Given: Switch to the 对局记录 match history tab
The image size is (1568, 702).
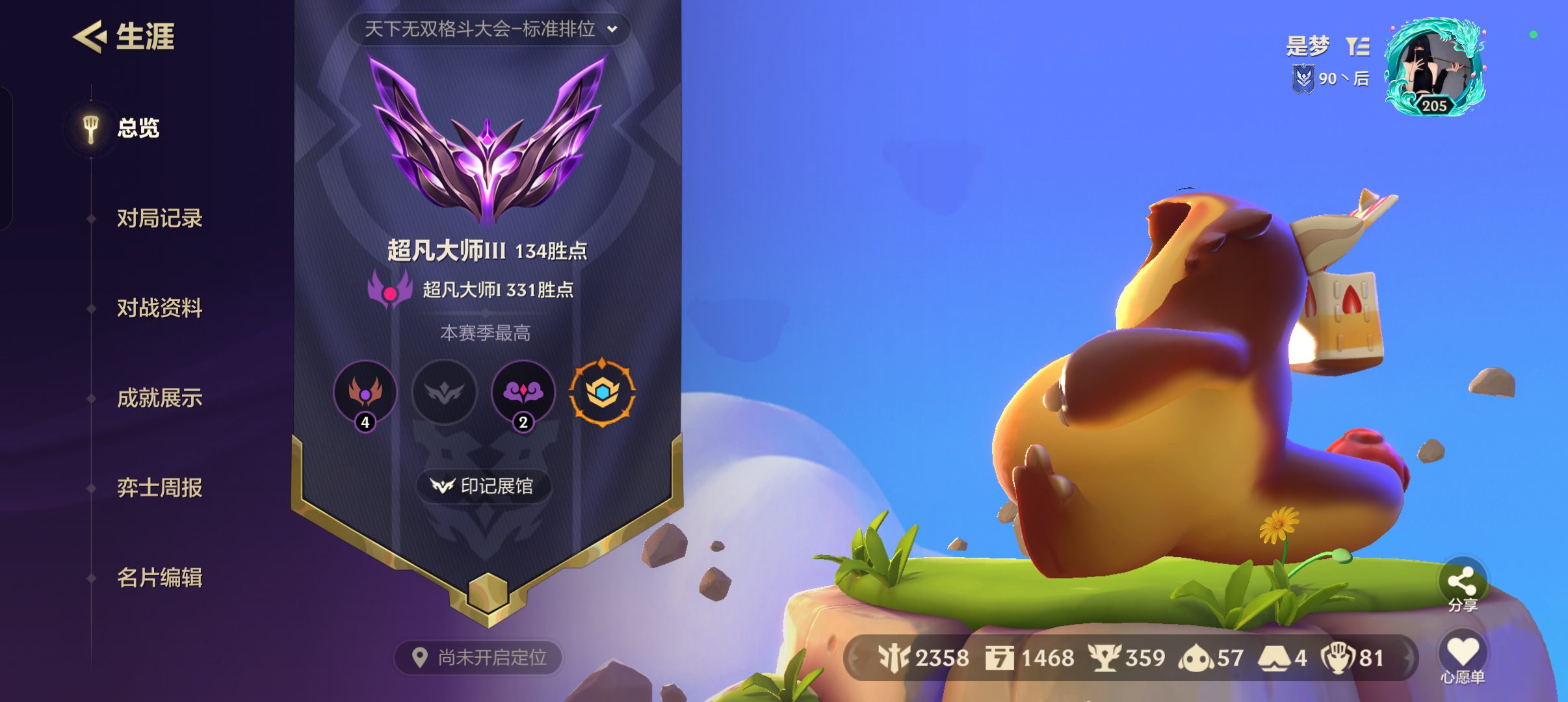Looking at the screenshot, I should (159, 220).
